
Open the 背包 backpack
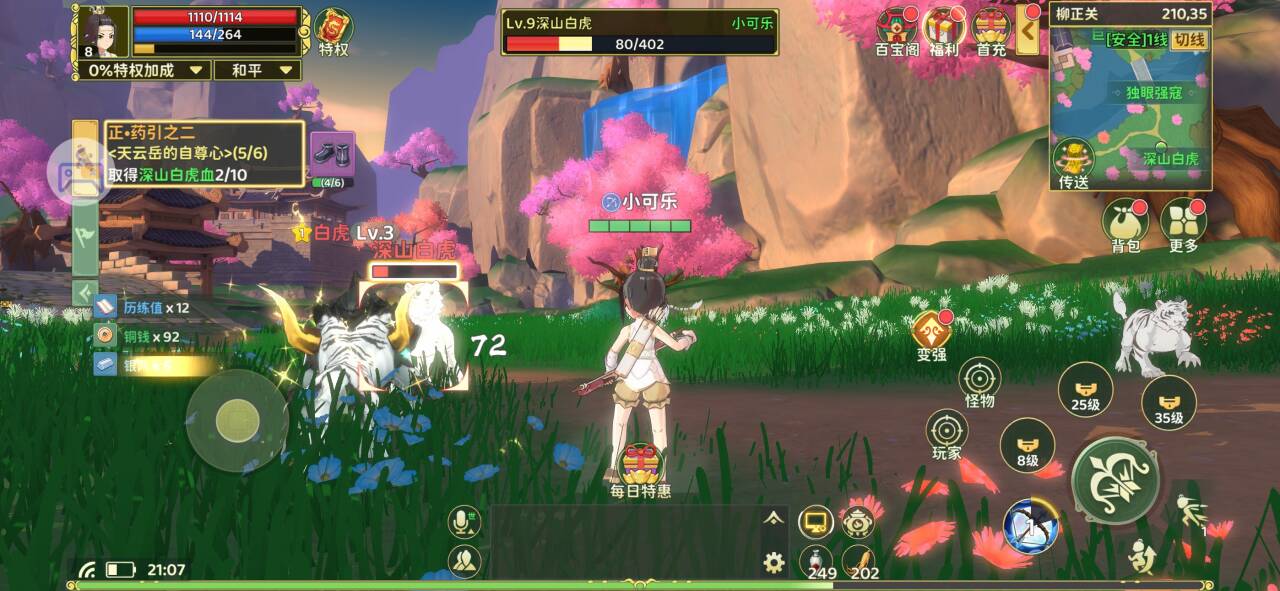point(1125,224)
